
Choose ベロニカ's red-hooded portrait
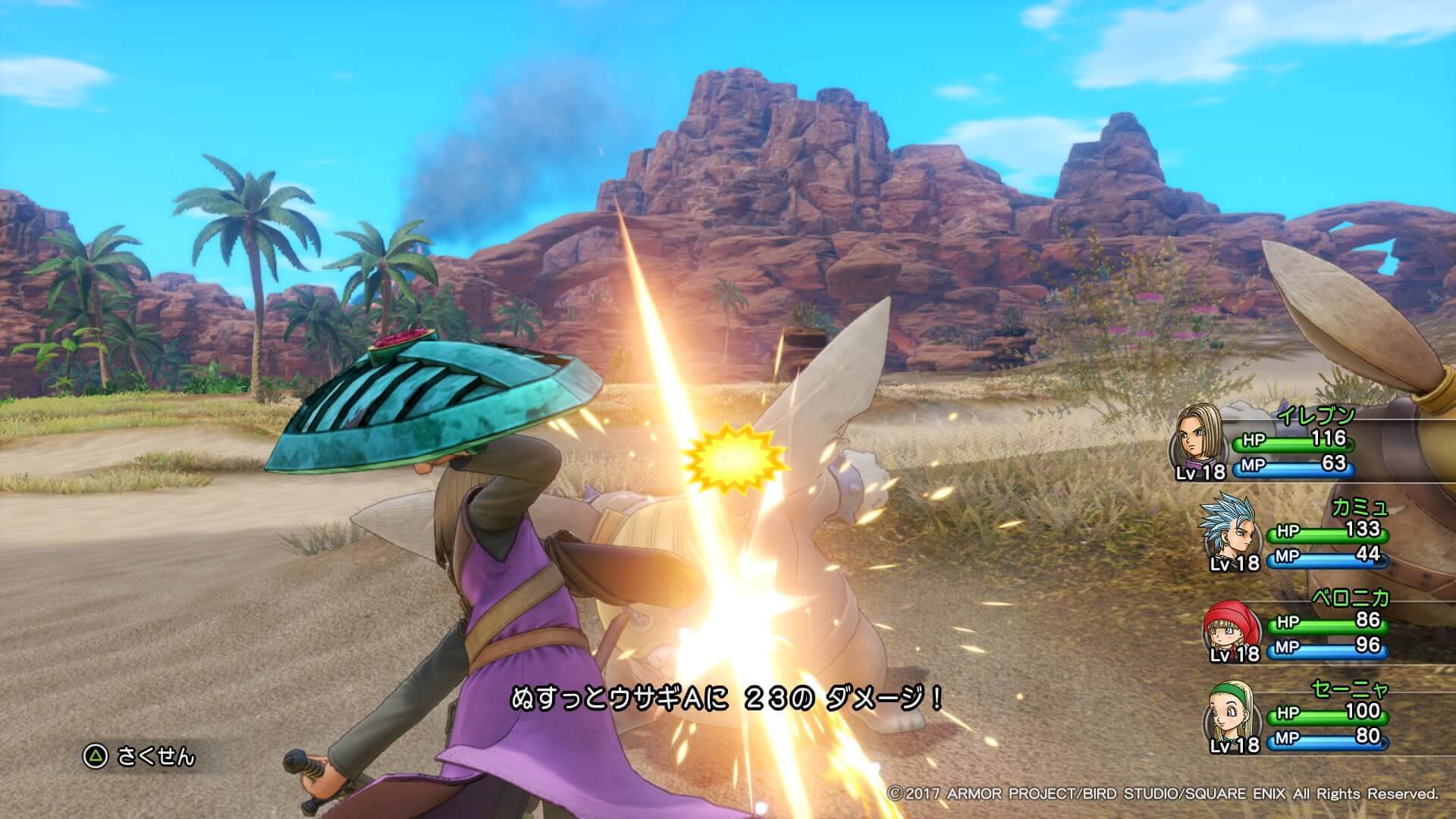[1228, 626]
